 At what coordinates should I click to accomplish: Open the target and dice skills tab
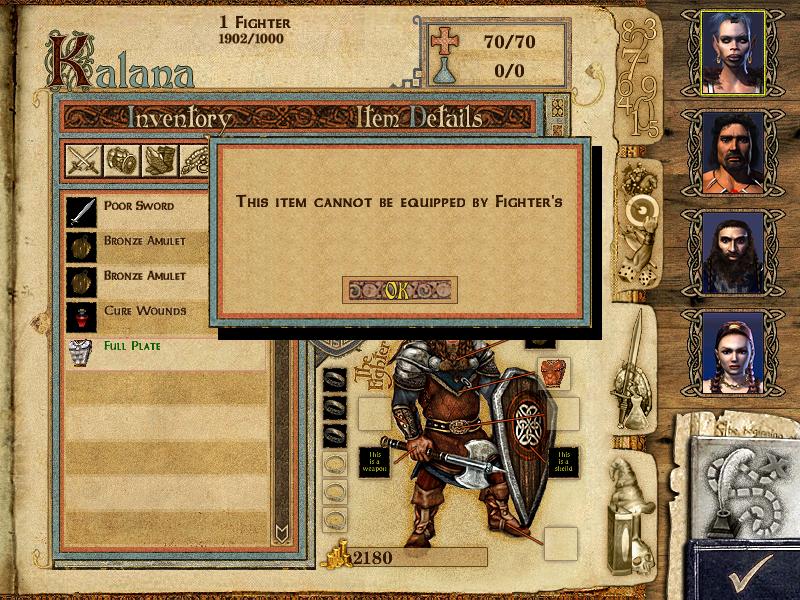click(x=636, y=220)
